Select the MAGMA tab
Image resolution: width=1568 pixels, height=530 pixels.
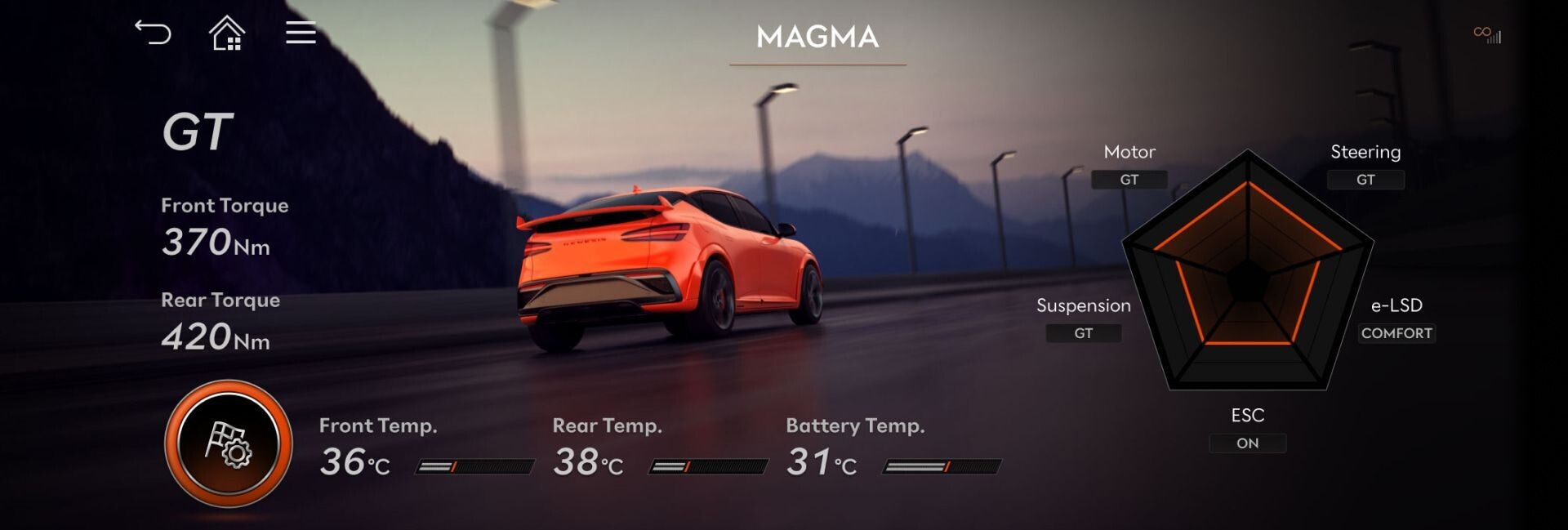pos(817,38)
